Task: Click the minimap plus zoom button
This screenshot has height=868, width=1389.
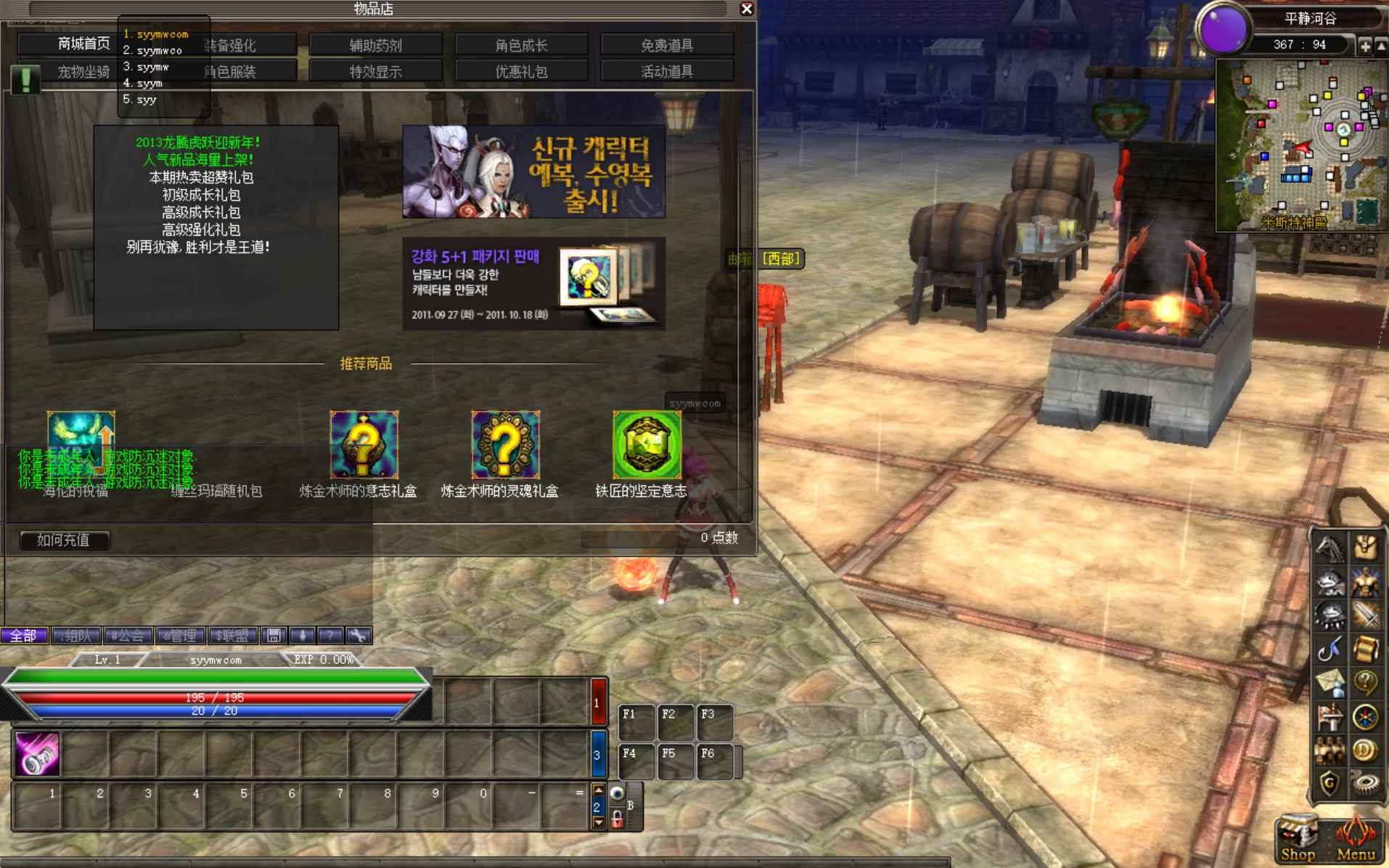Action: coord(1364,46)
